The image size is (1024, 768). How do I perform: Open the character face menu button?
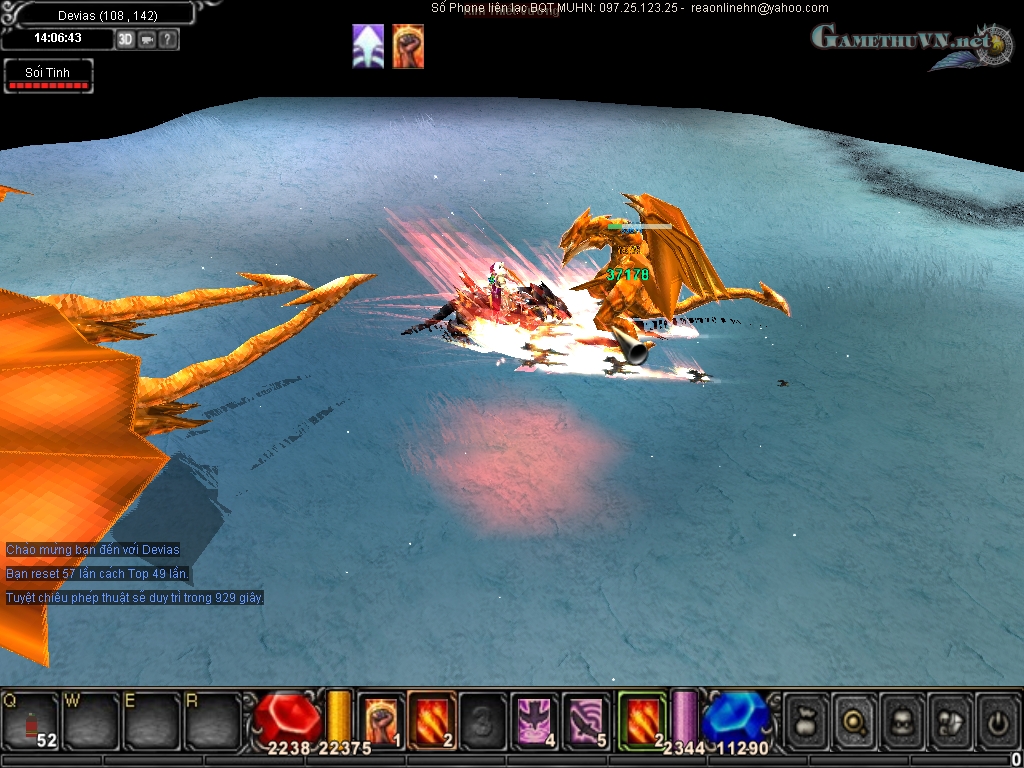coord(903,719)
